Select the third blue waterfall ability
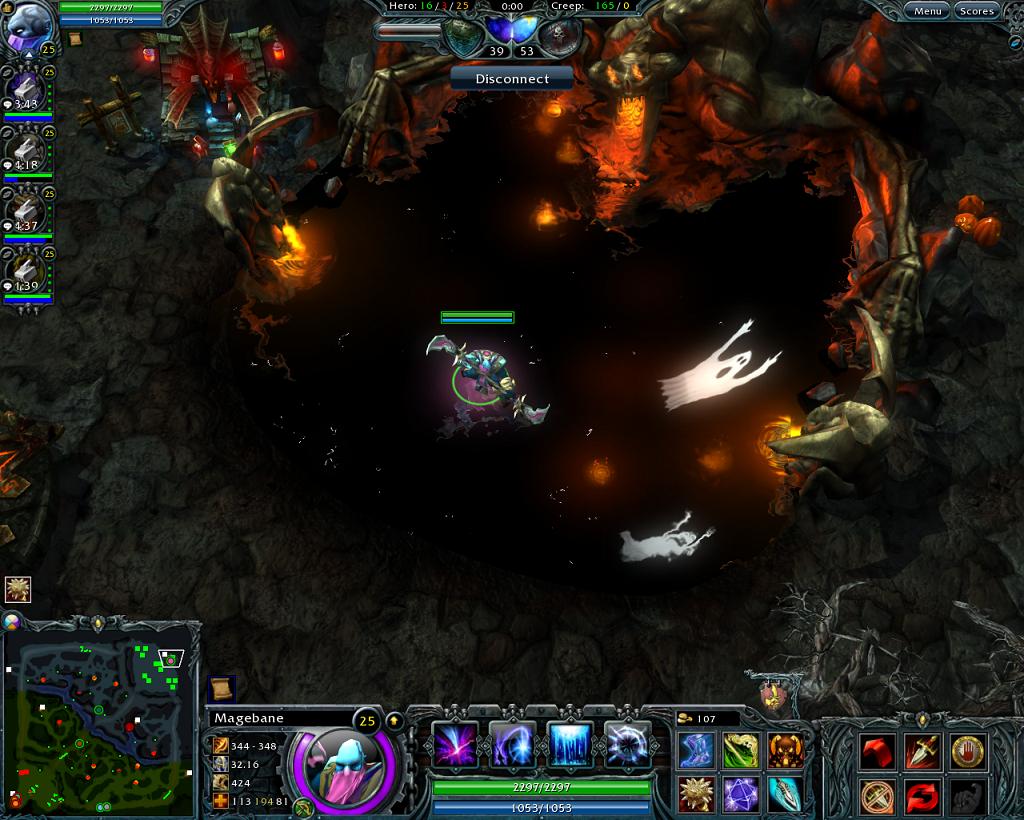Viewport: 1024px width, 820px height. click(x=571, y=745)
